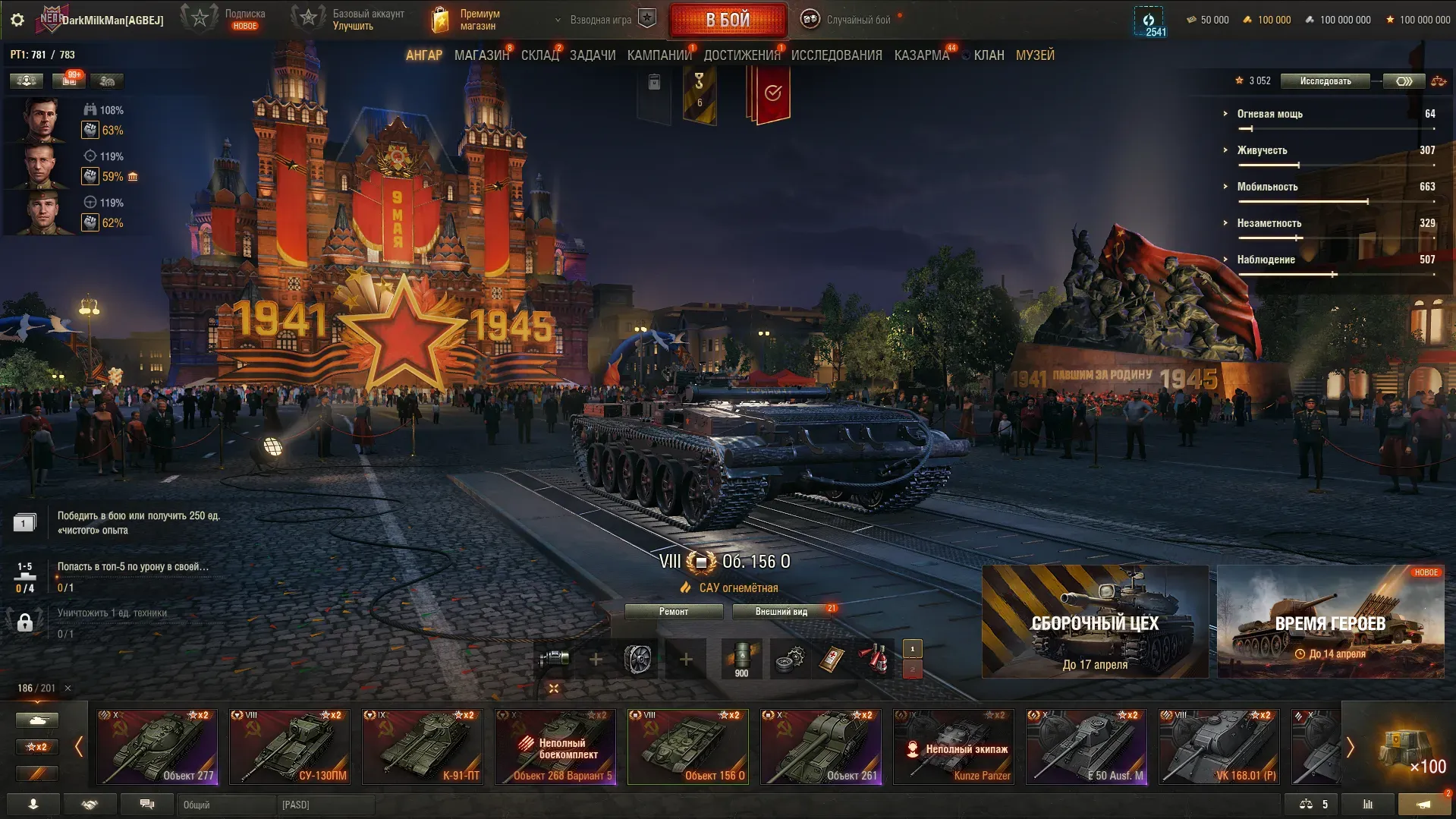Click the Ремонт button
This screenshot has height=819, width=1456.
click(674, 612)
